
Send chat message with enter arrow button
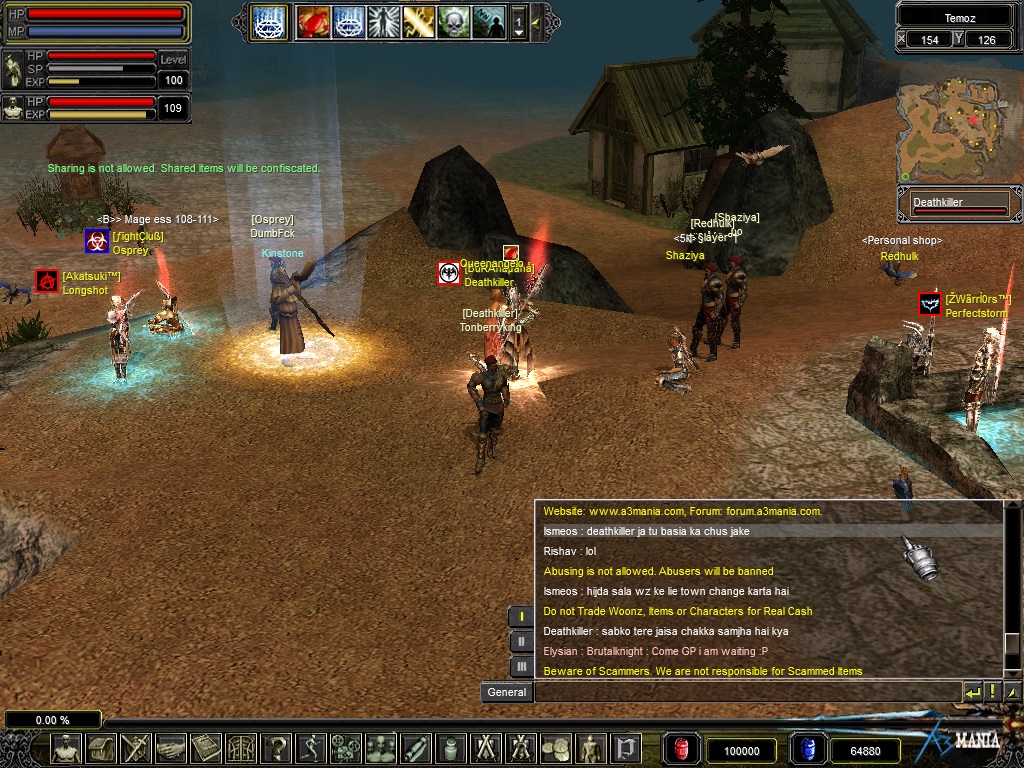[x=972, y=692]
